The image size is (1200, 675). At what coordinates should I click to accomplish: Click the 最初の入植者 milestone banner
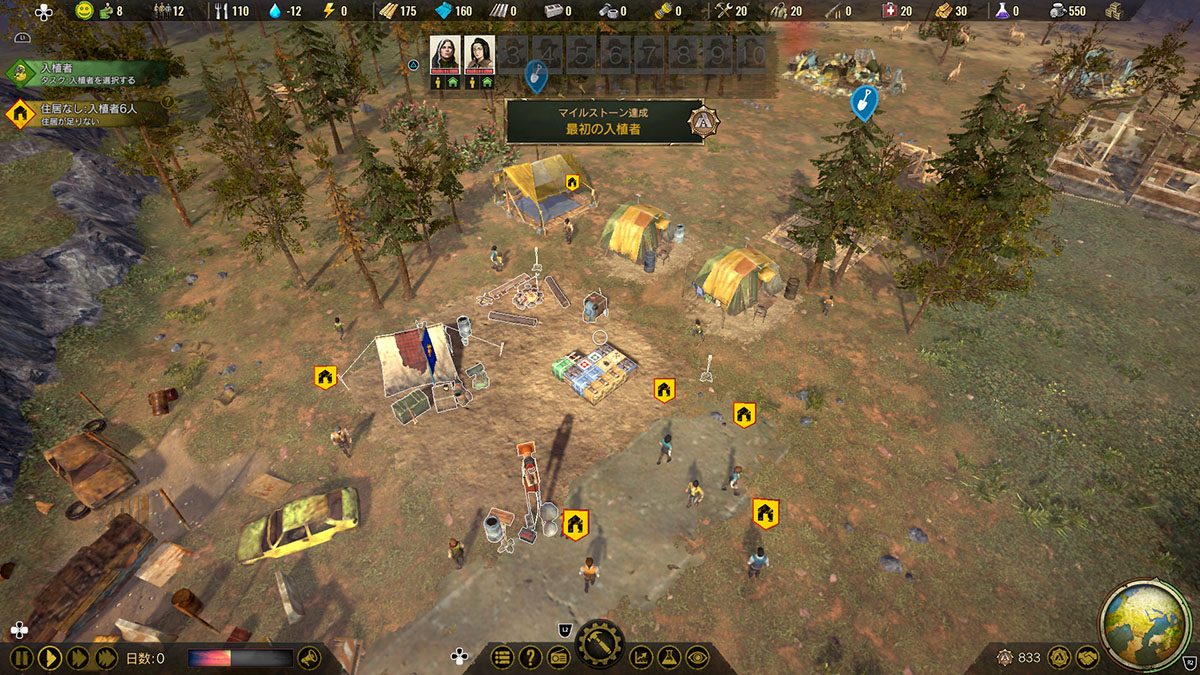603,121
